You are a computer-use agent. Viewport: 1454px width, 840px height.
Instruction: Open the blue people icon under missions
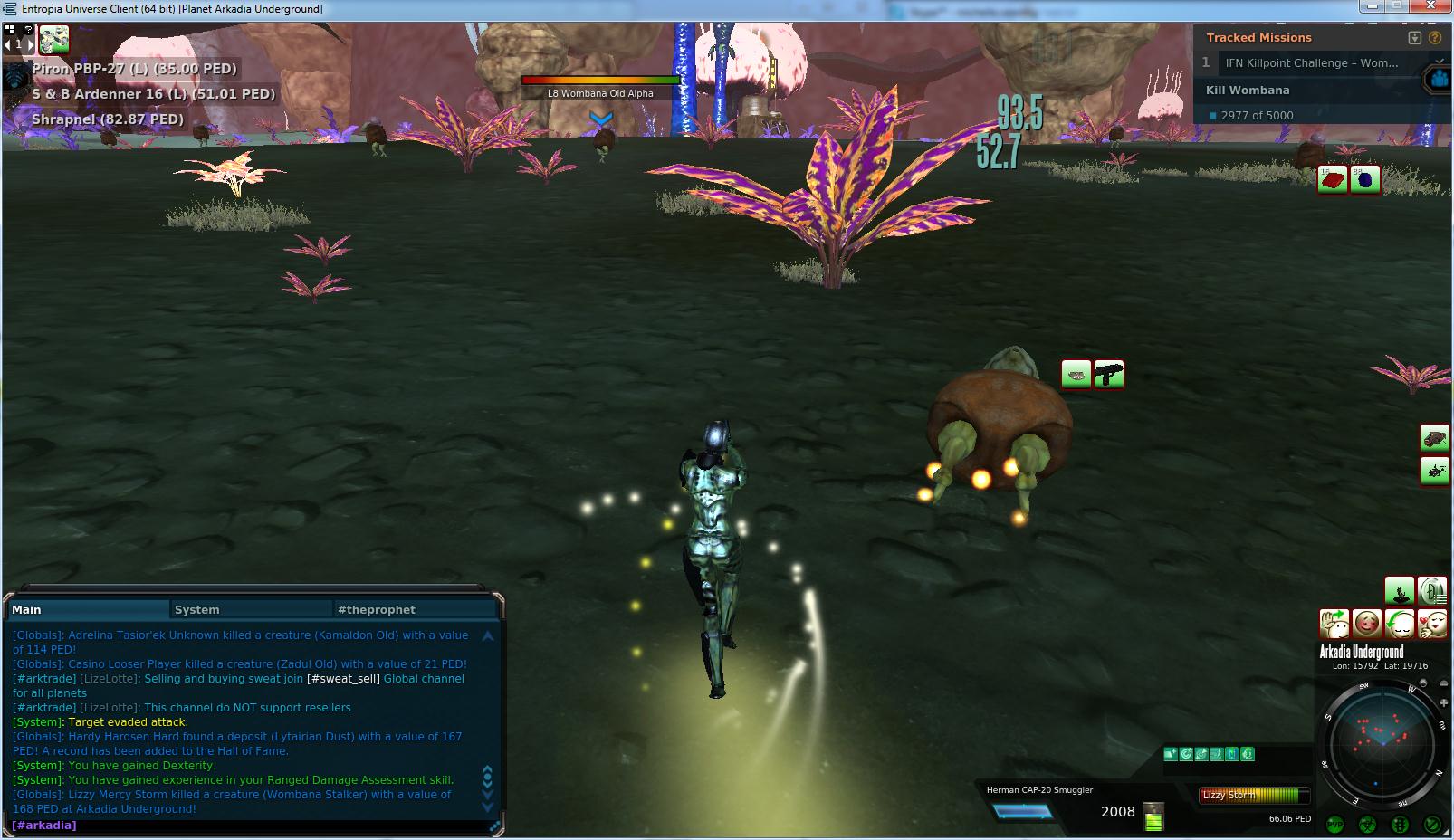[1439, 80]
